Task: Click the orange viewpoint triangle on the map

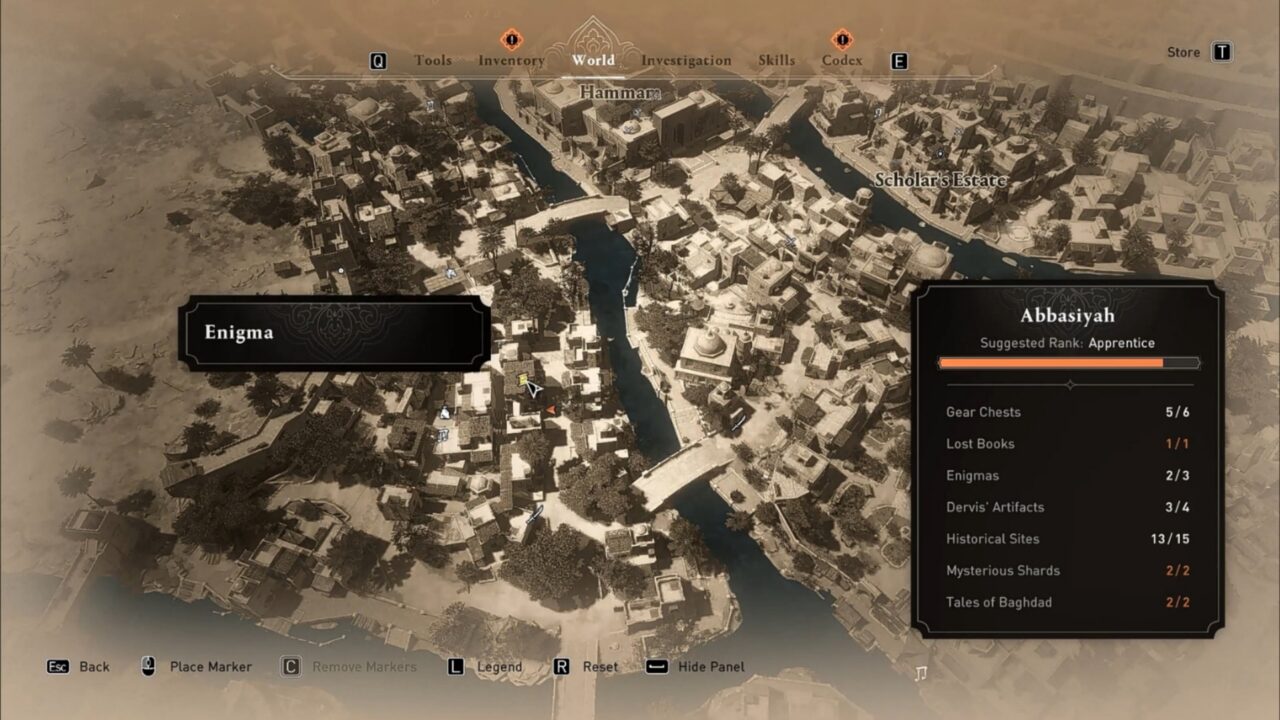Action: coord(552,409)
